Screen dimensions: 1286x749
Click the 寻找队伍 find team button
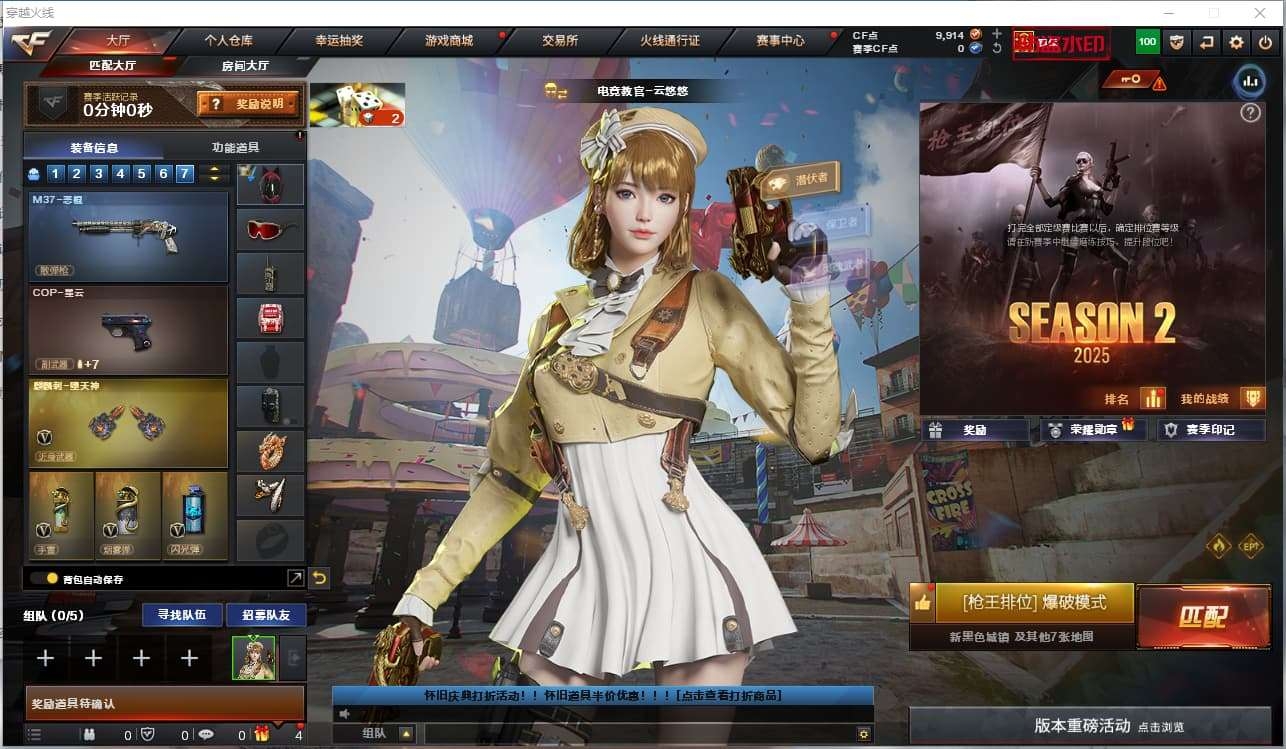pos(174,614)
